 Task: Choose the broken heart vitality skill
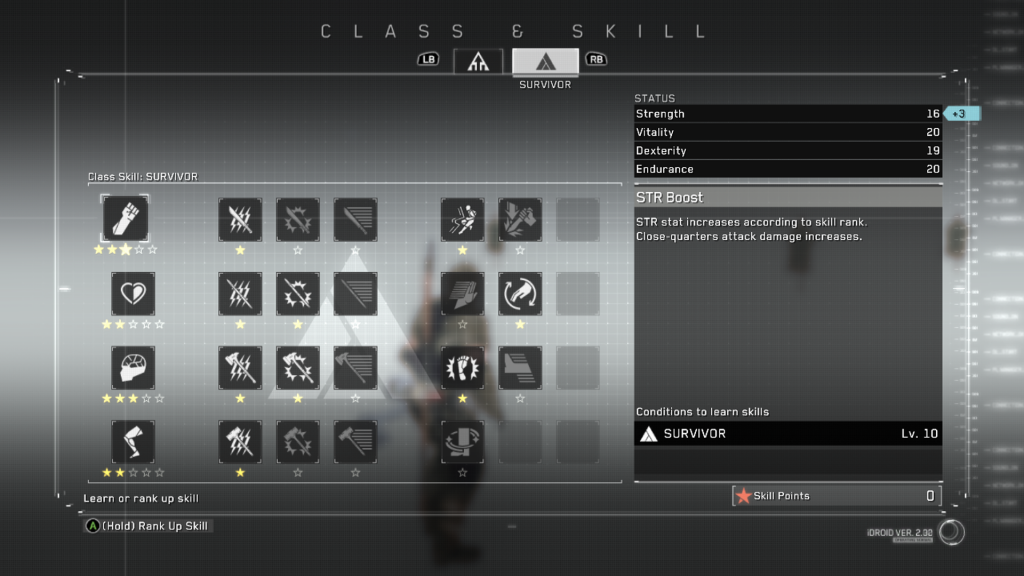(x=132, y=294)
